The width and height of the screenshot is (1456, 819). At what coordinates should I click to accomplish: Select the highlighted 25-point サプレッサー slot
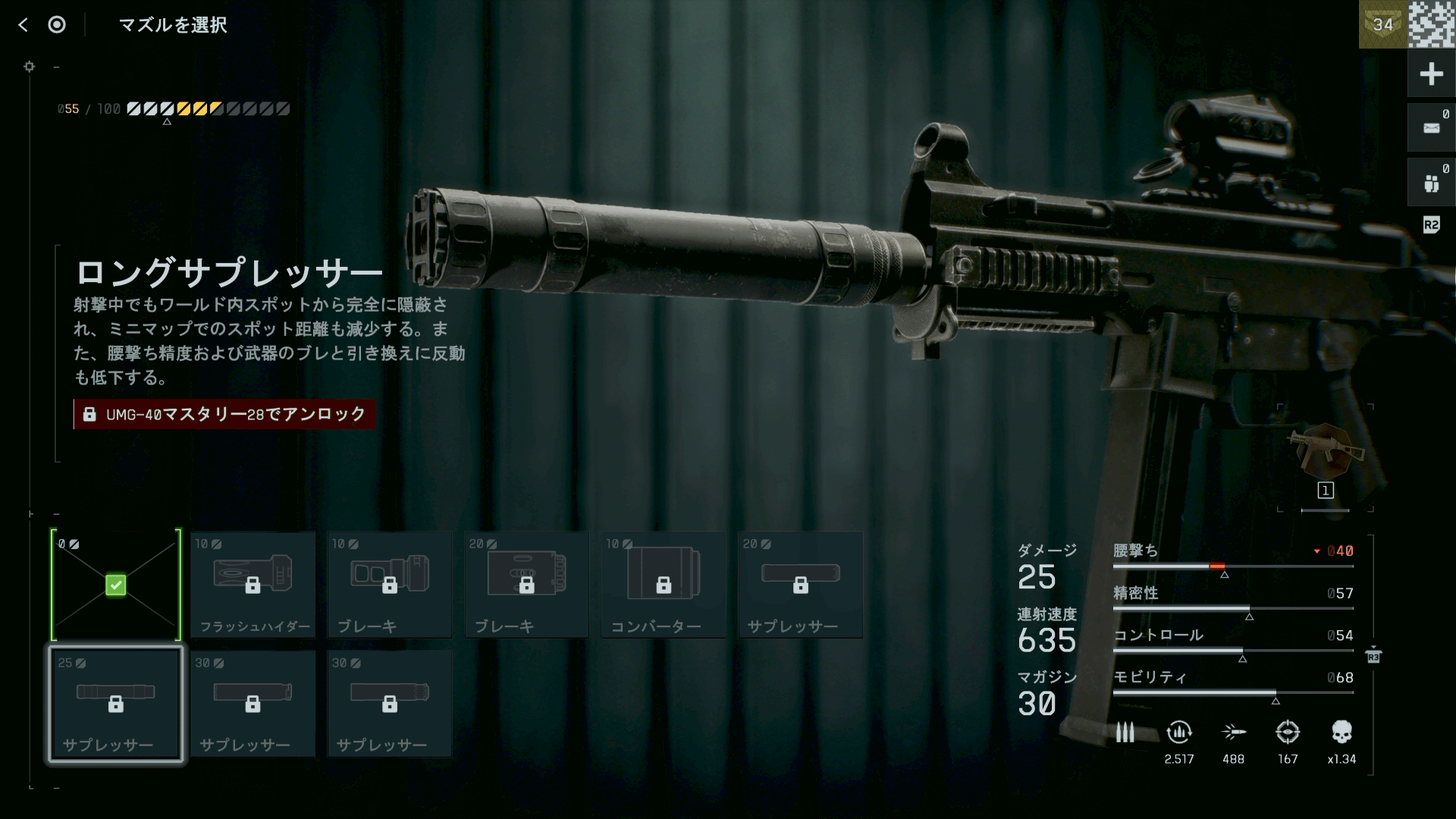(116, 704)
